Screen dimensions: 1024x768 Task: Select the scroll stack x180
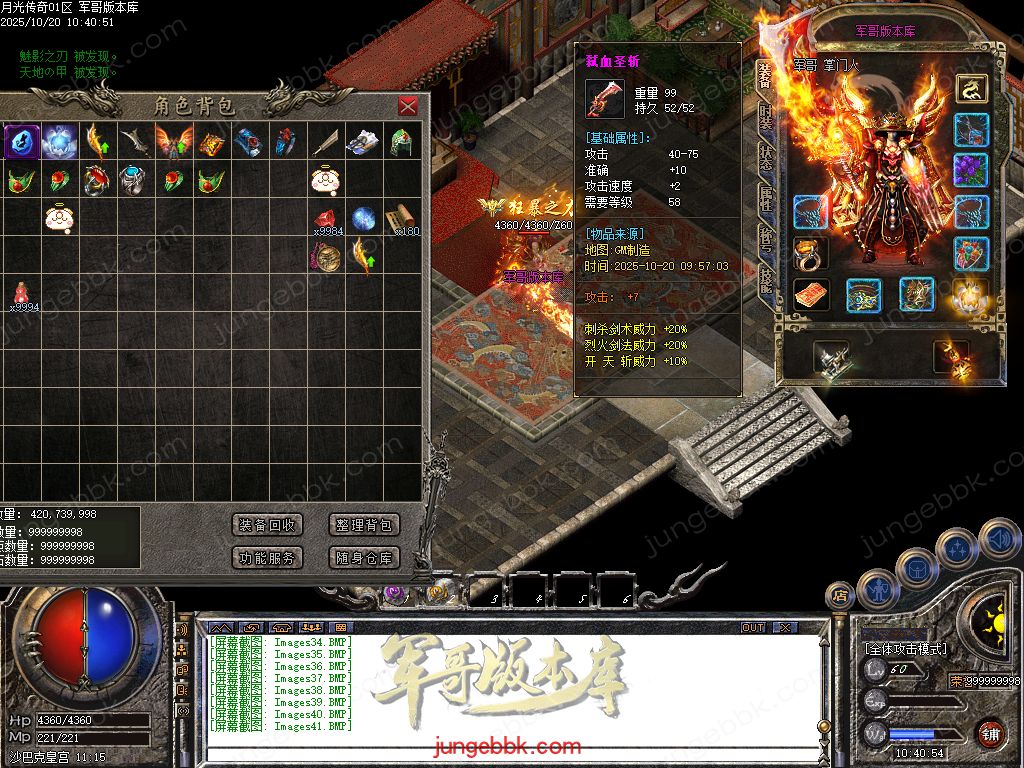(402, 218)
